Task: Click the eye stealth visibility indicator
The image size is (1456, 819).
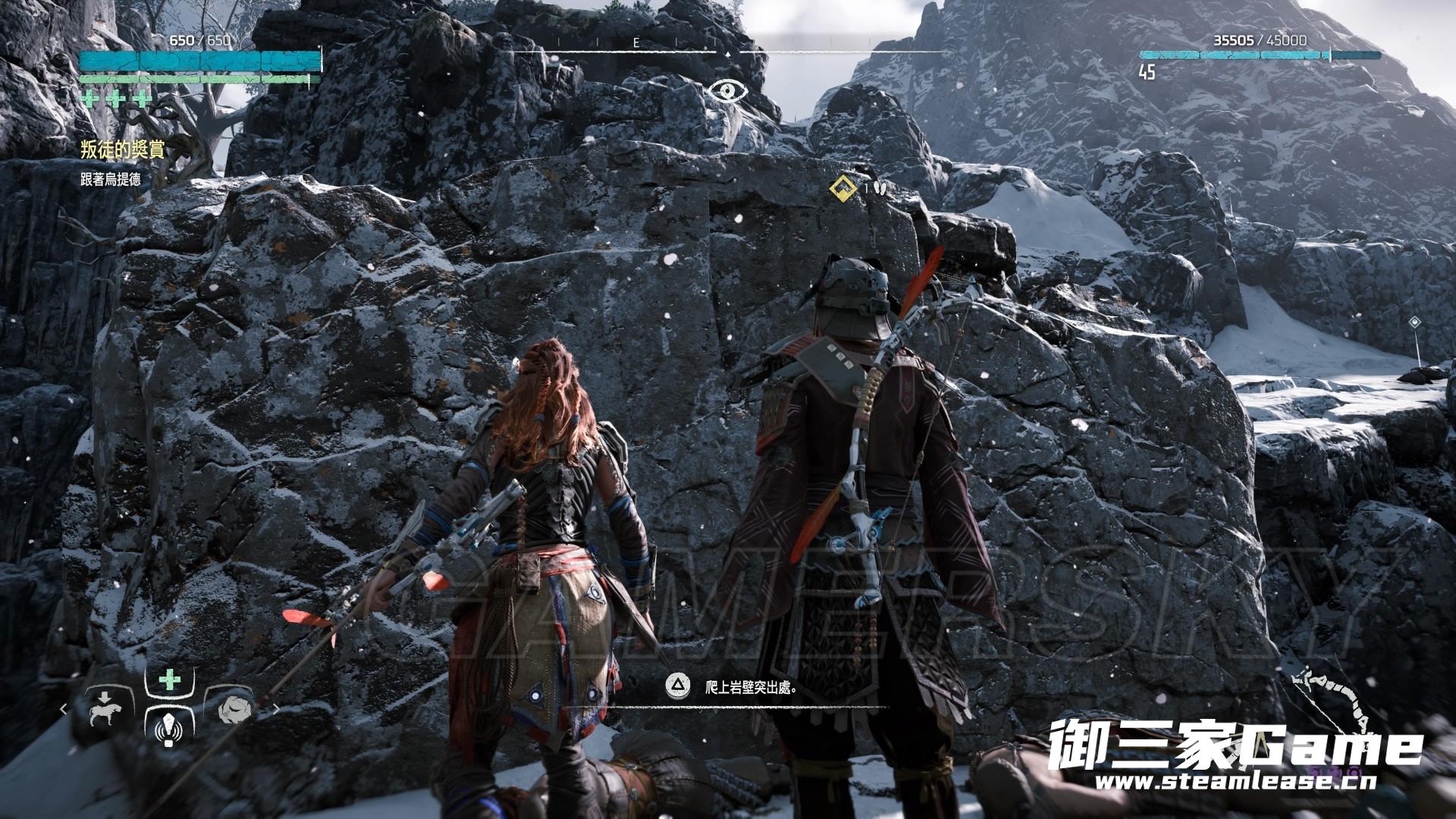Action: click(728, 92)
